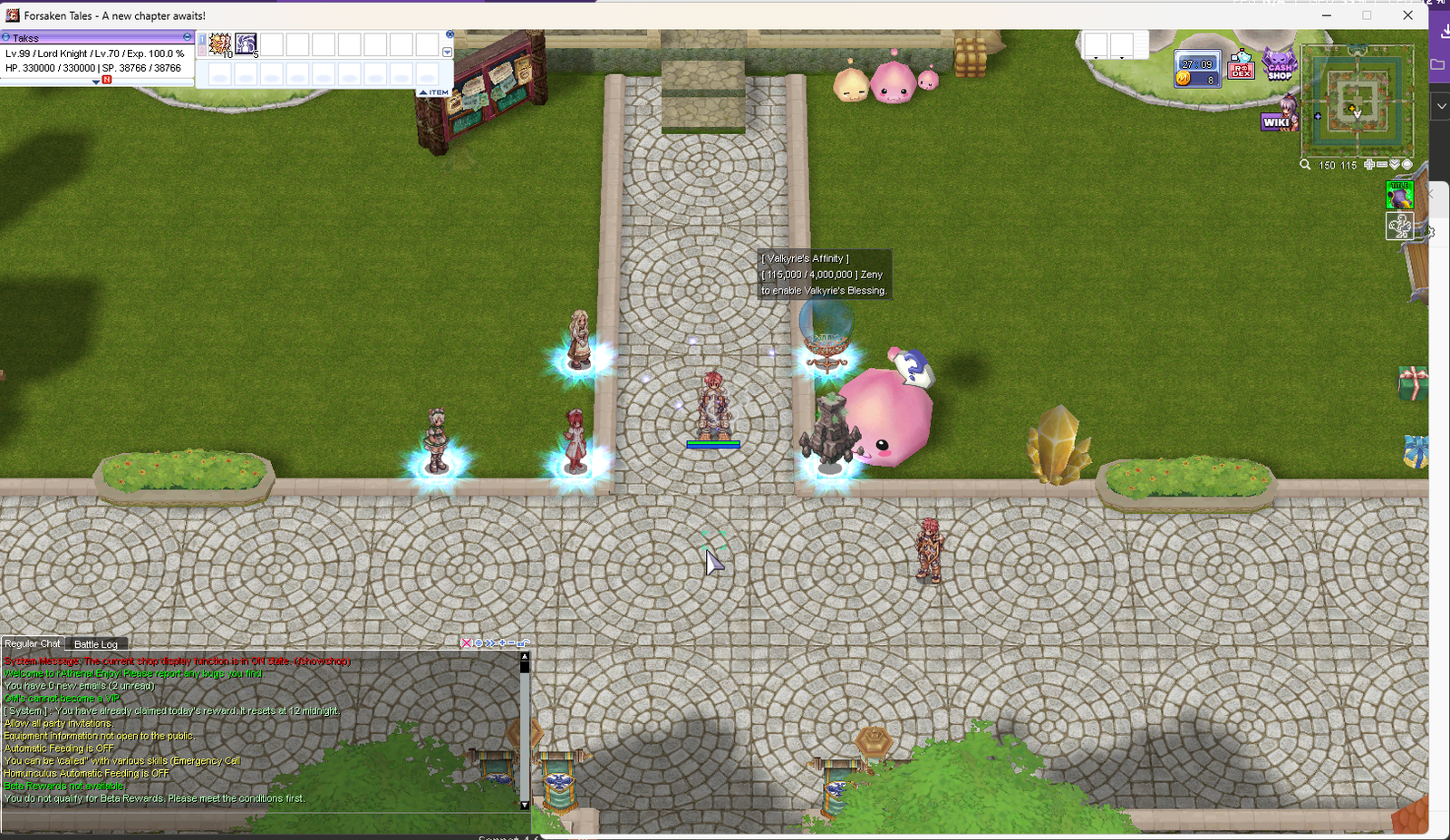Collapse the Takss status window

187,37
